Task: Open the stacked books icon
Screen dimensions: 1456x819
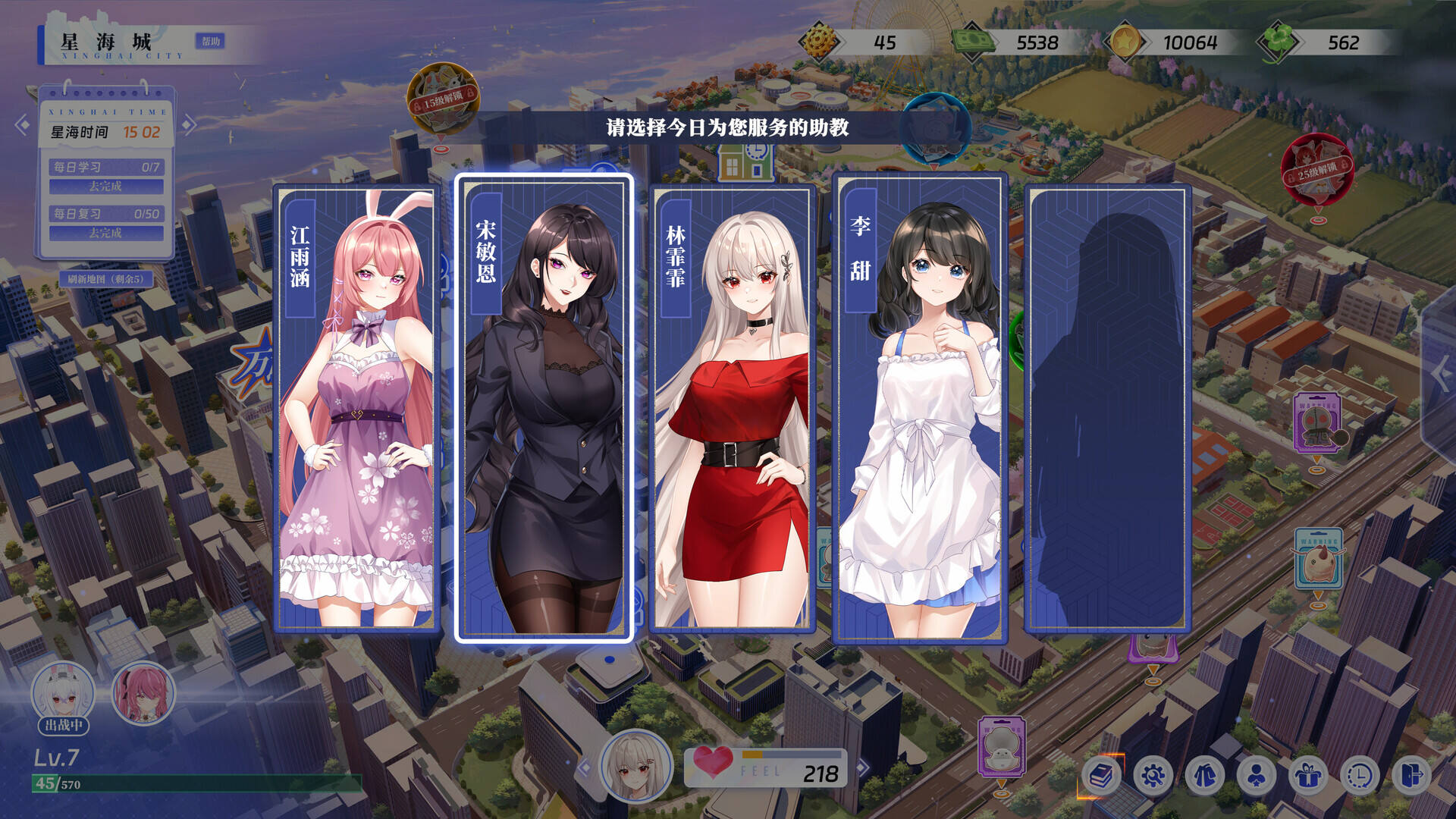Action: [x=1101, y=775]
